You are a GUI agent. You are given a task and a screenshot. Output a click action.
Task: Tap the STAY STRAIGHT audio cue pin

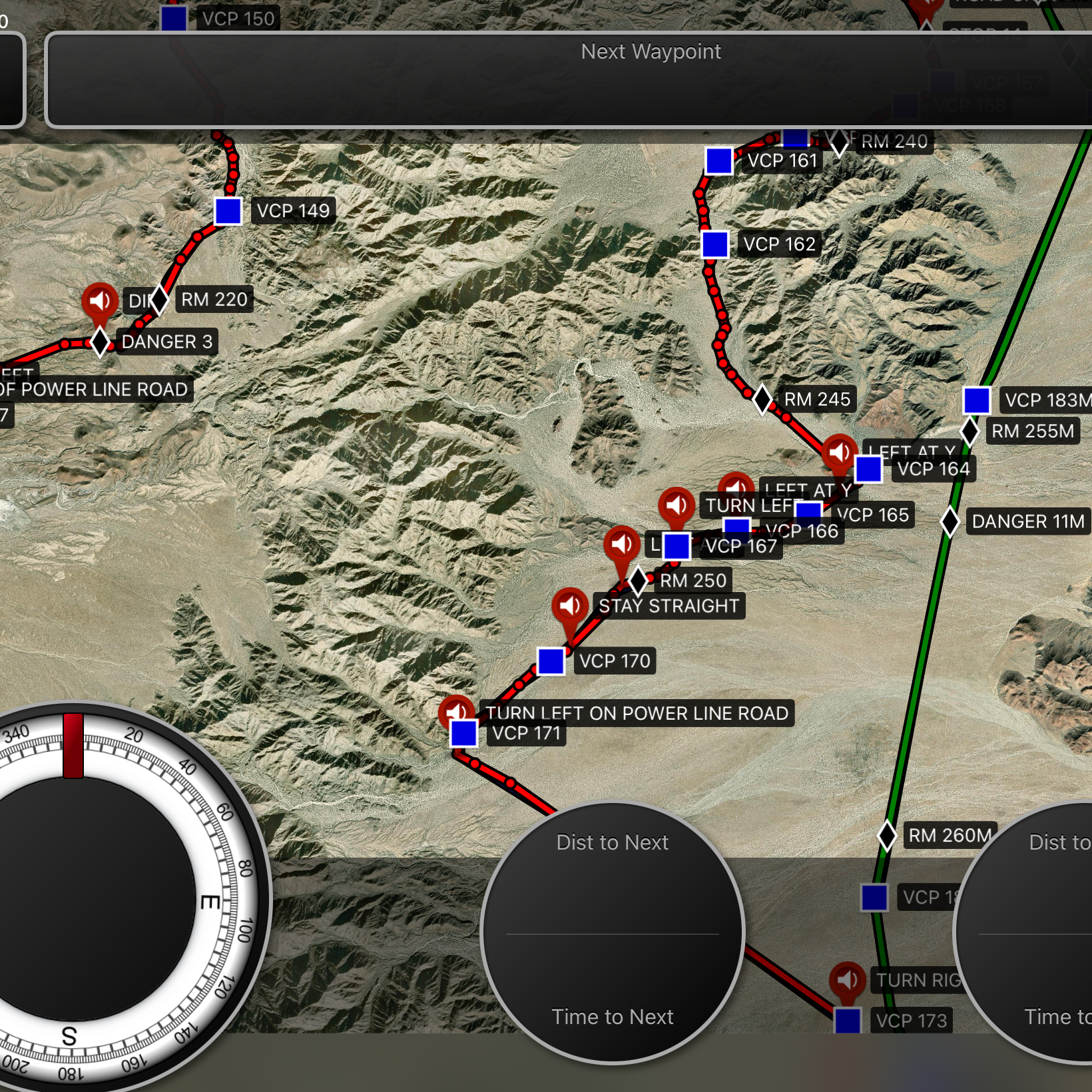570,607
